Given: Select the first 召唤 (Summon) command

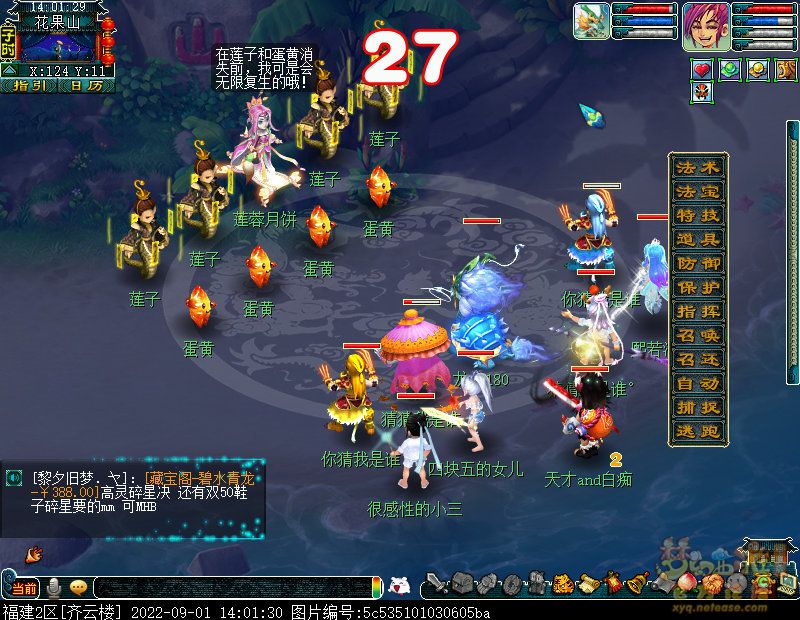Looking at the screenshot, I should pyautogui.click(x=697, y=335).
